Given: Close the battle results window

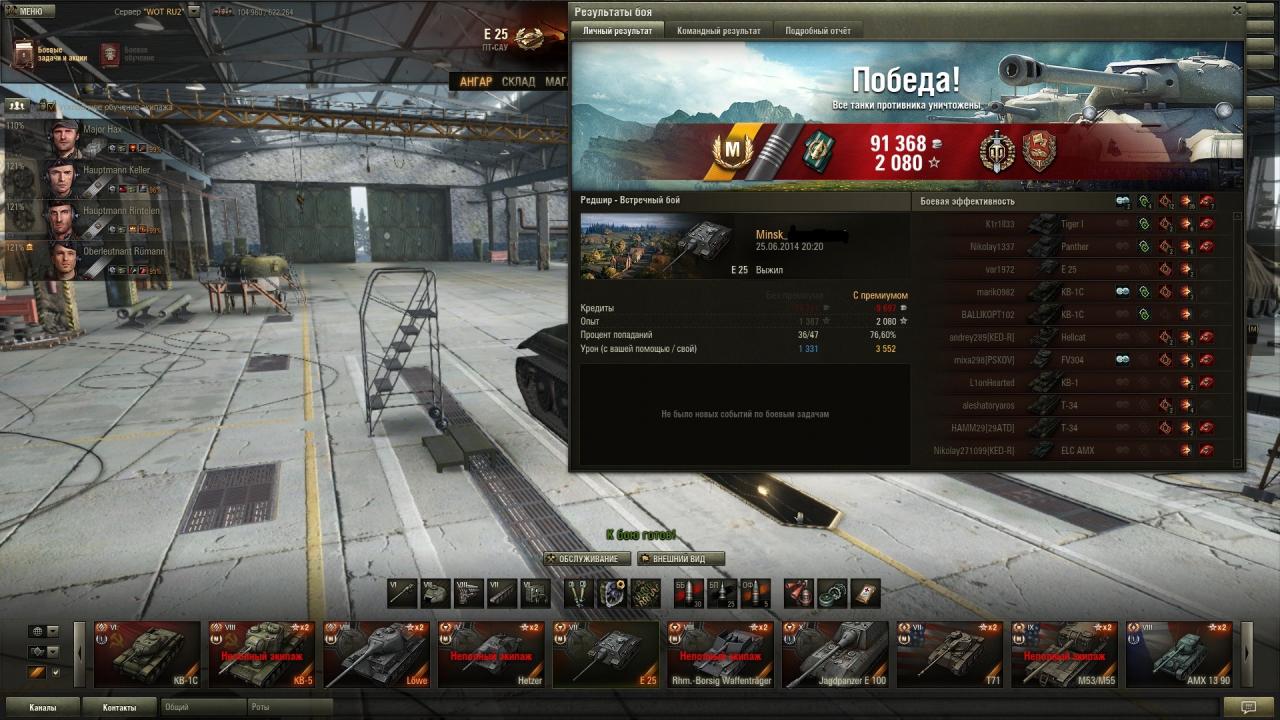Looking at the screenshot, I should click(1236, 11).
